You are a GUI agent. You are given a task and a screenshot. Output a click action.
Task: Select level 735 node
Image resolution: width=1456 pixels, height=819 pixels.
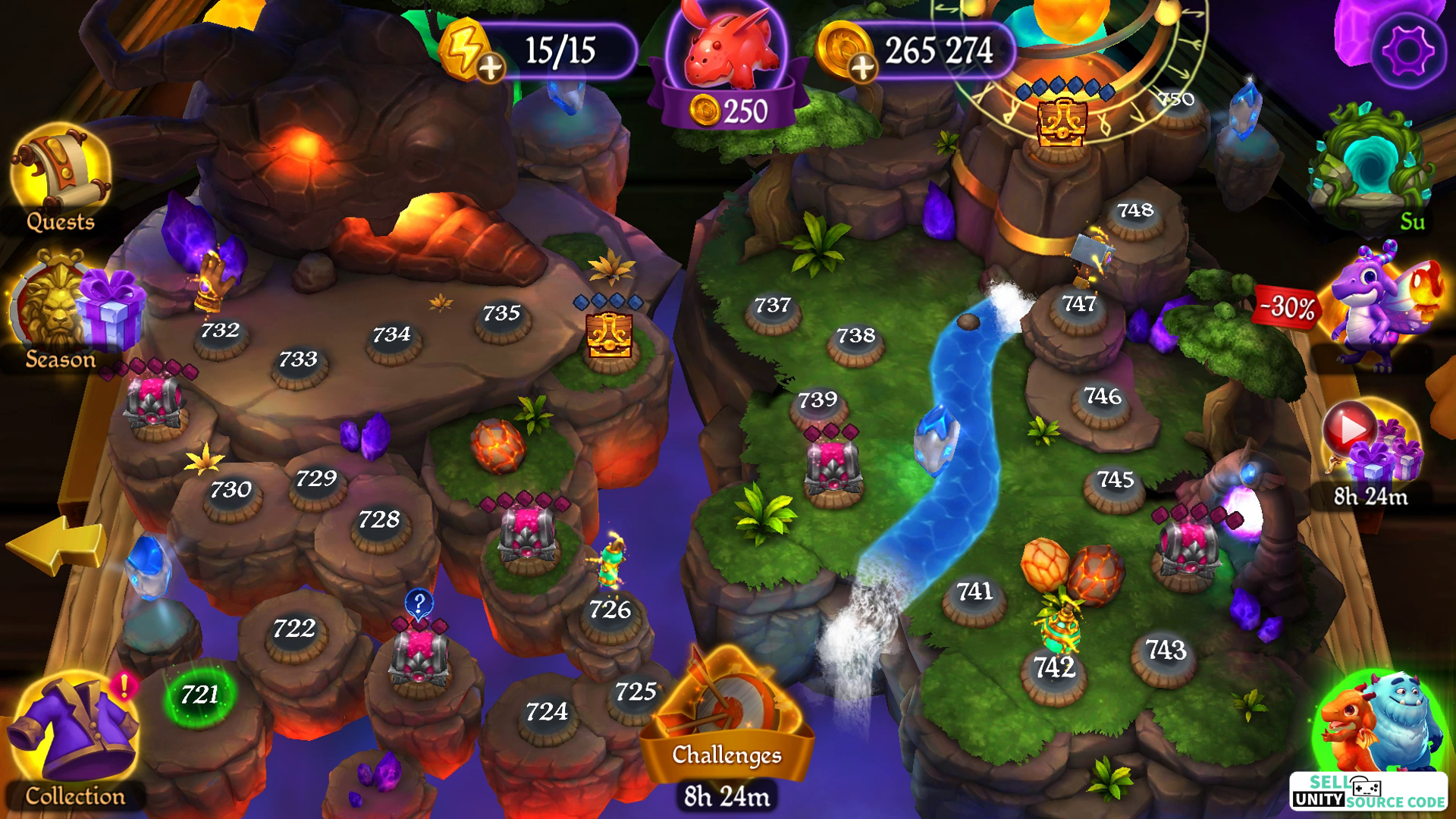pos(501,314)
